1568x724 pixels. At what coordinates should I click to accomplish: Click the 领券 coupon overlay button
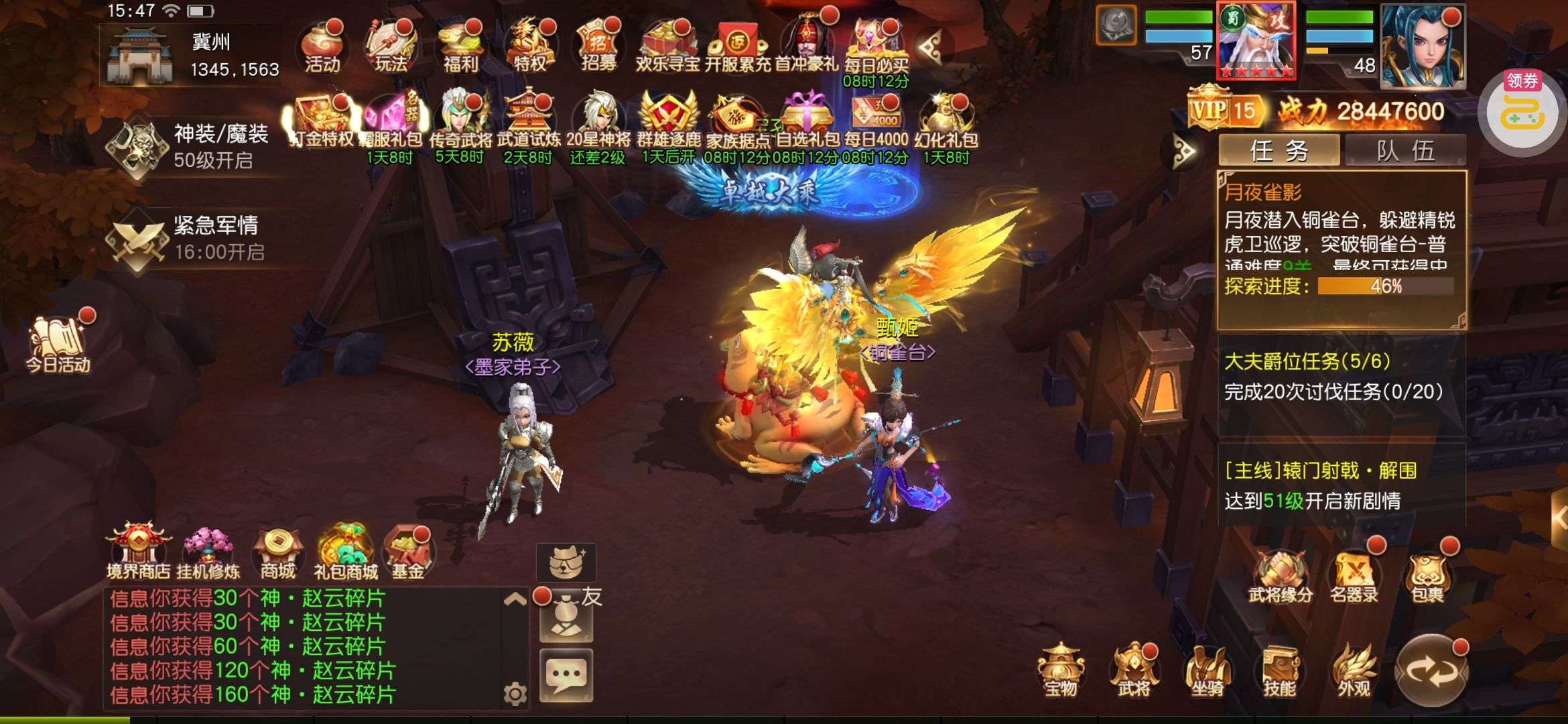point(1522,111)
